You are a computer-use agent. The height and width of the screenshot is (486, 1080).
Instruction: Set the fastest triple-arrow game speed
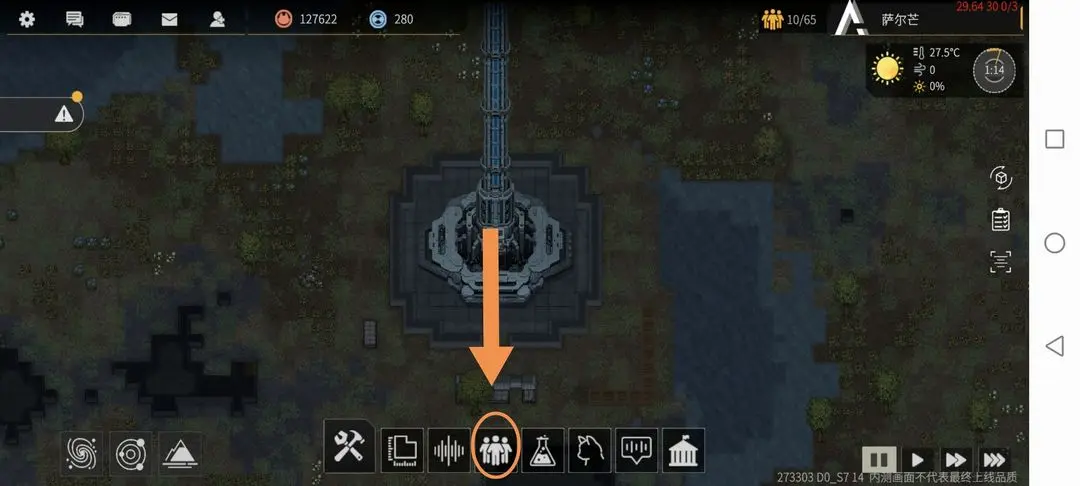(993, 460)
